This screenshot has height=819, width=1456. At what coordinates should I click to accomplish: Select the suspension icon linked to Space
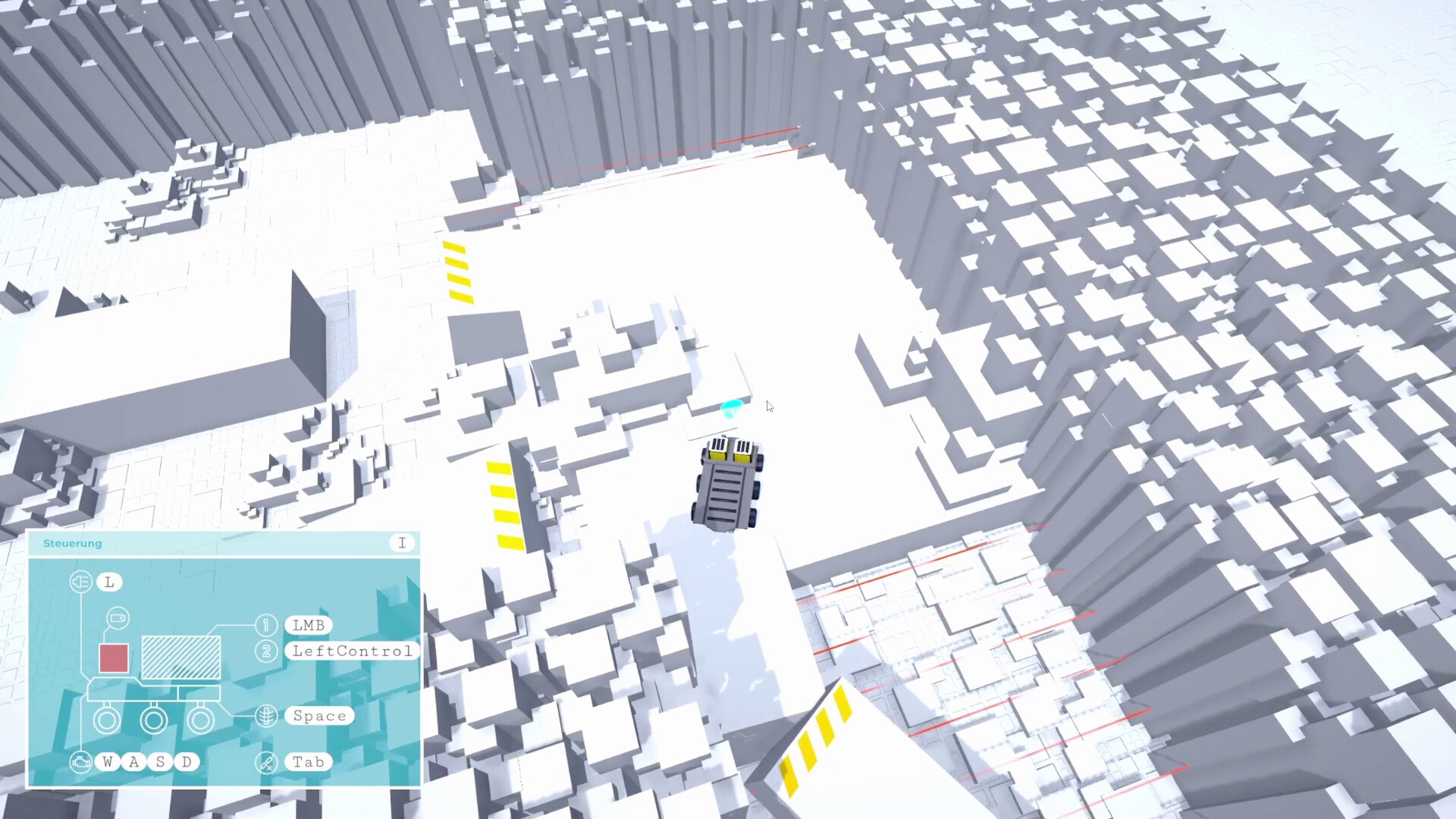point(267,716)
